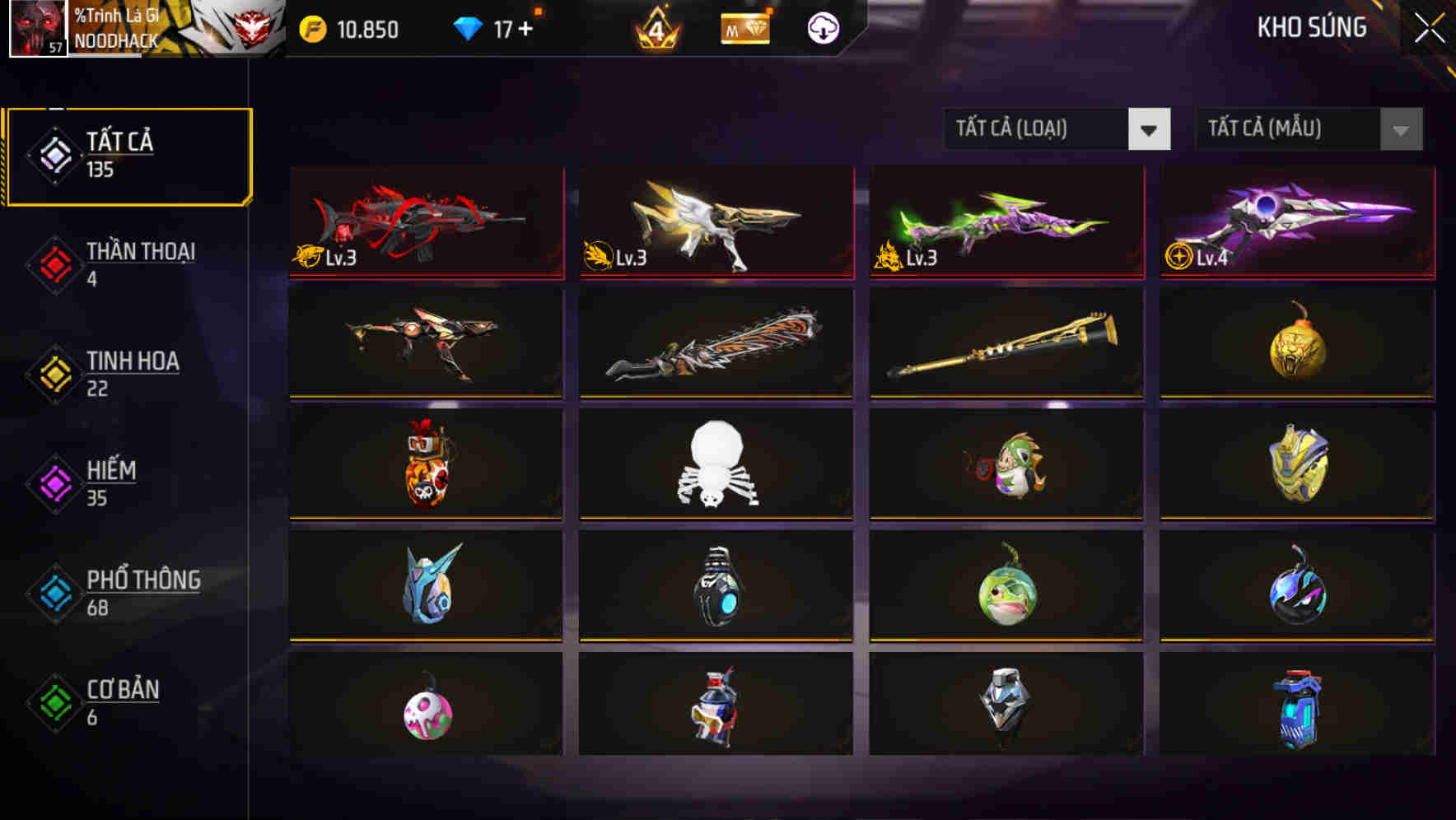Open the level 4 crown rank badge
The width and height of the screenshot is (1456, 820).
pyautogui.click(x=655, y=29)
